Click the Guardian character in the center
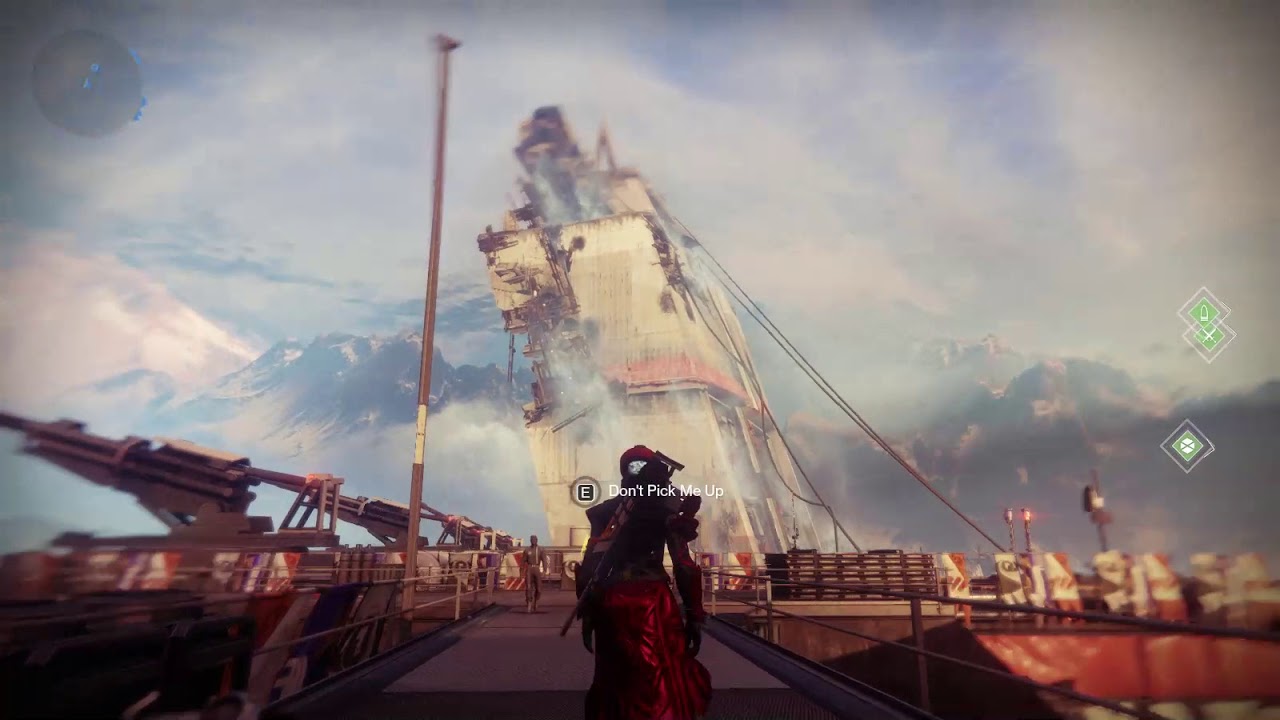This screenshot has height=720, width=1280. click(640, 560)
